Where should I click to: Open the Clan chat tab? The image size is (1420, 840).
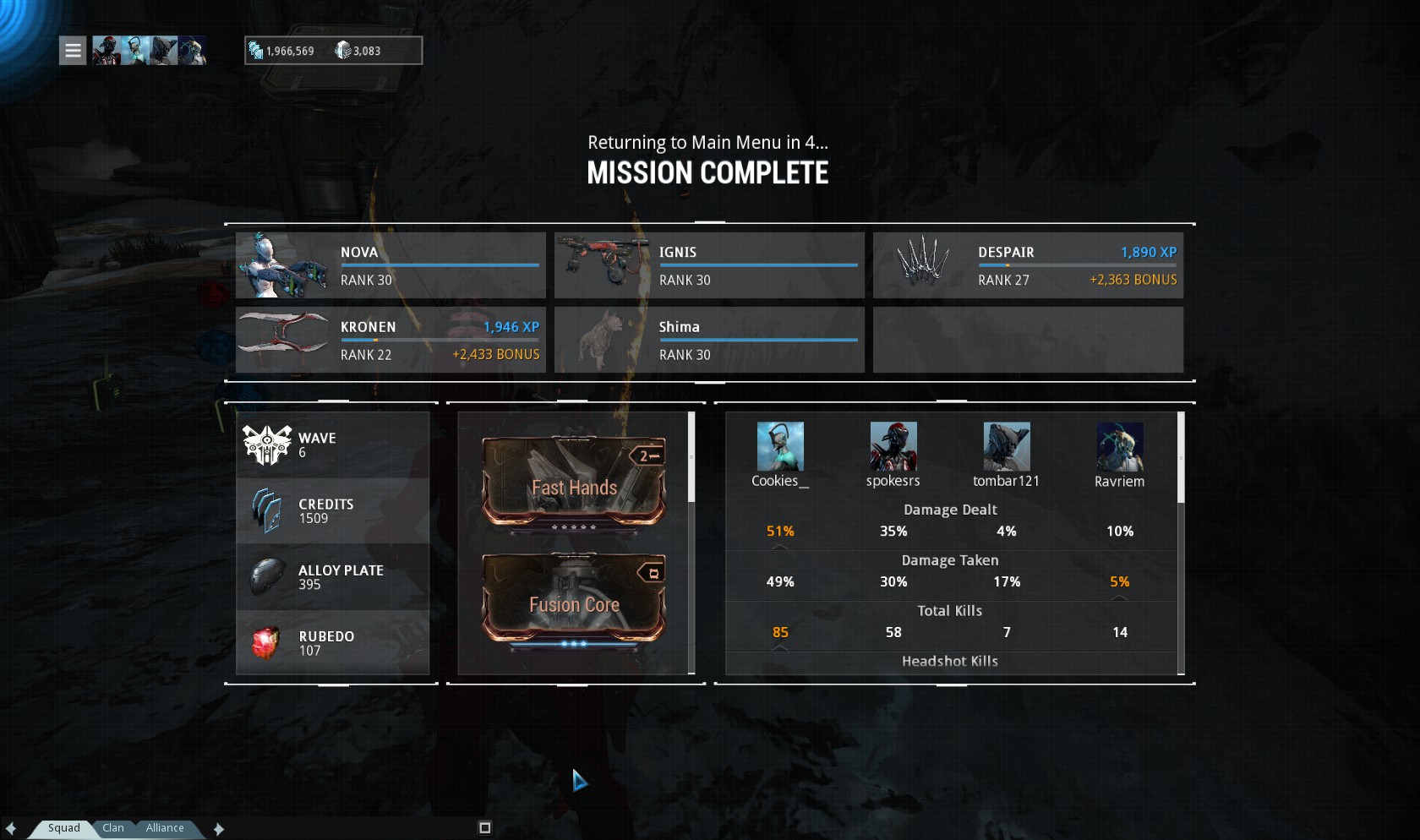tap(113, 828)
